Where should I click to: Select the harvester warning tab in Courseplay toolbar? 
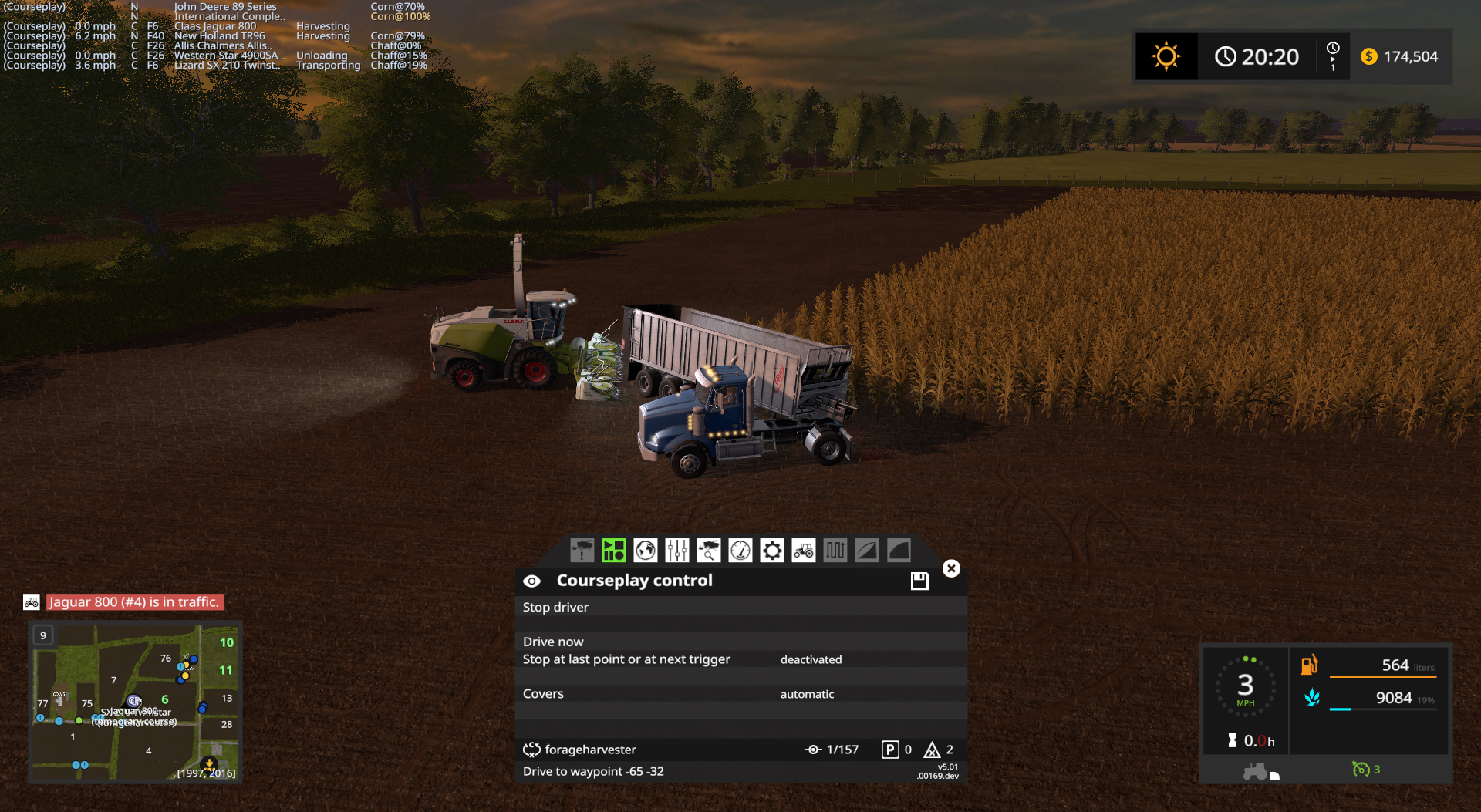coord(581,551)
